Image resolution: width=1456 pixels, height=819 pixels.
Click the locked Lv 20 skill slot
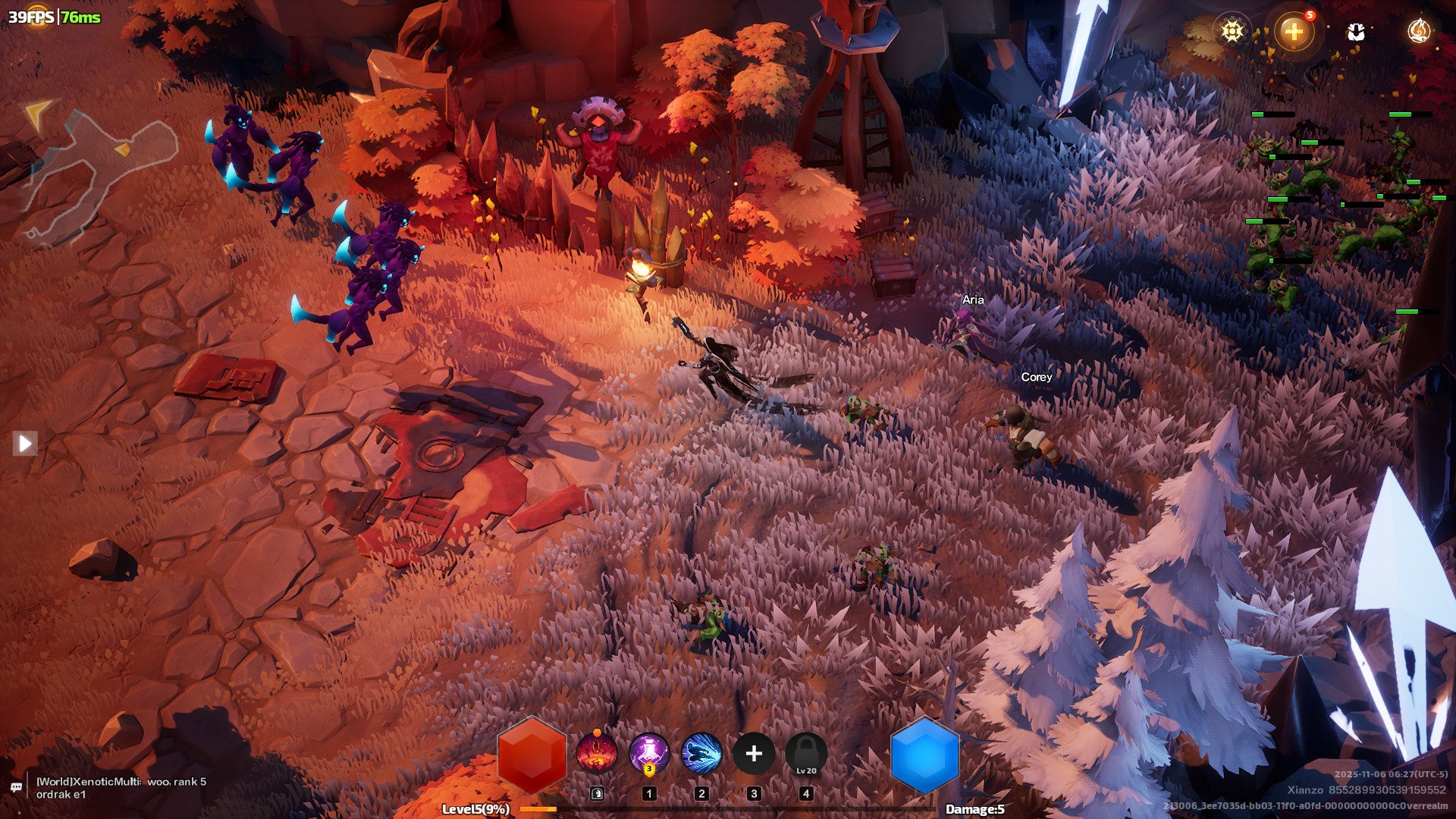click(x=806, y=753)
